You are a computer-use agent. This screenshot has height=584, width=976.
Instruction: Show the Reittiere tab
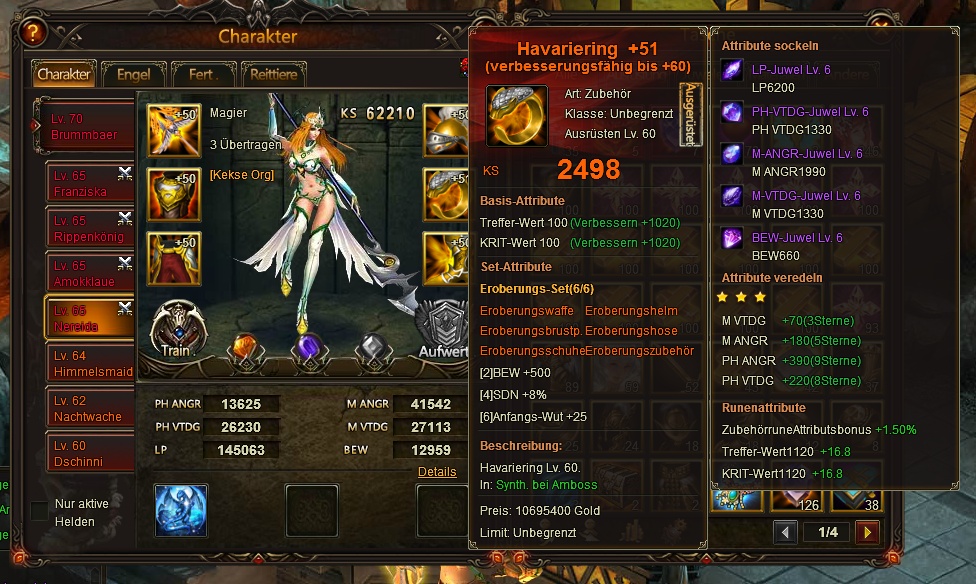pos(272,75)
